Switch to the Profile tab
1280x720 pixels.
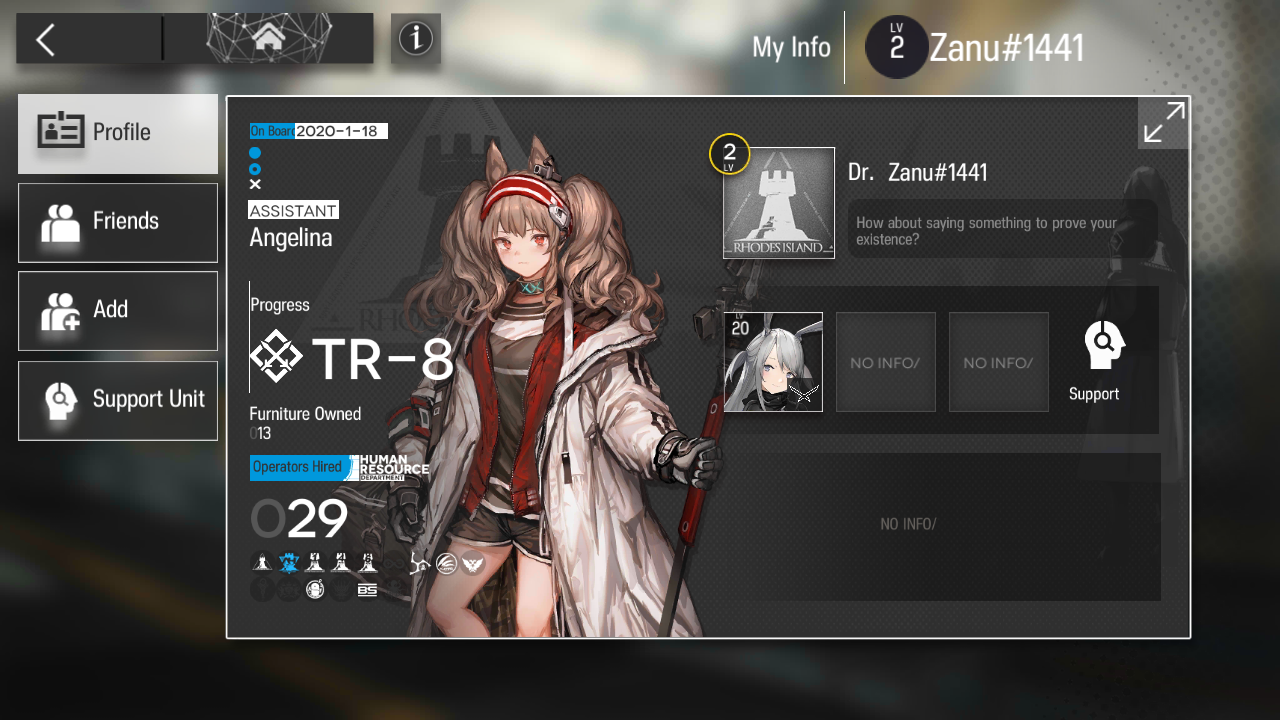[118, 133]
